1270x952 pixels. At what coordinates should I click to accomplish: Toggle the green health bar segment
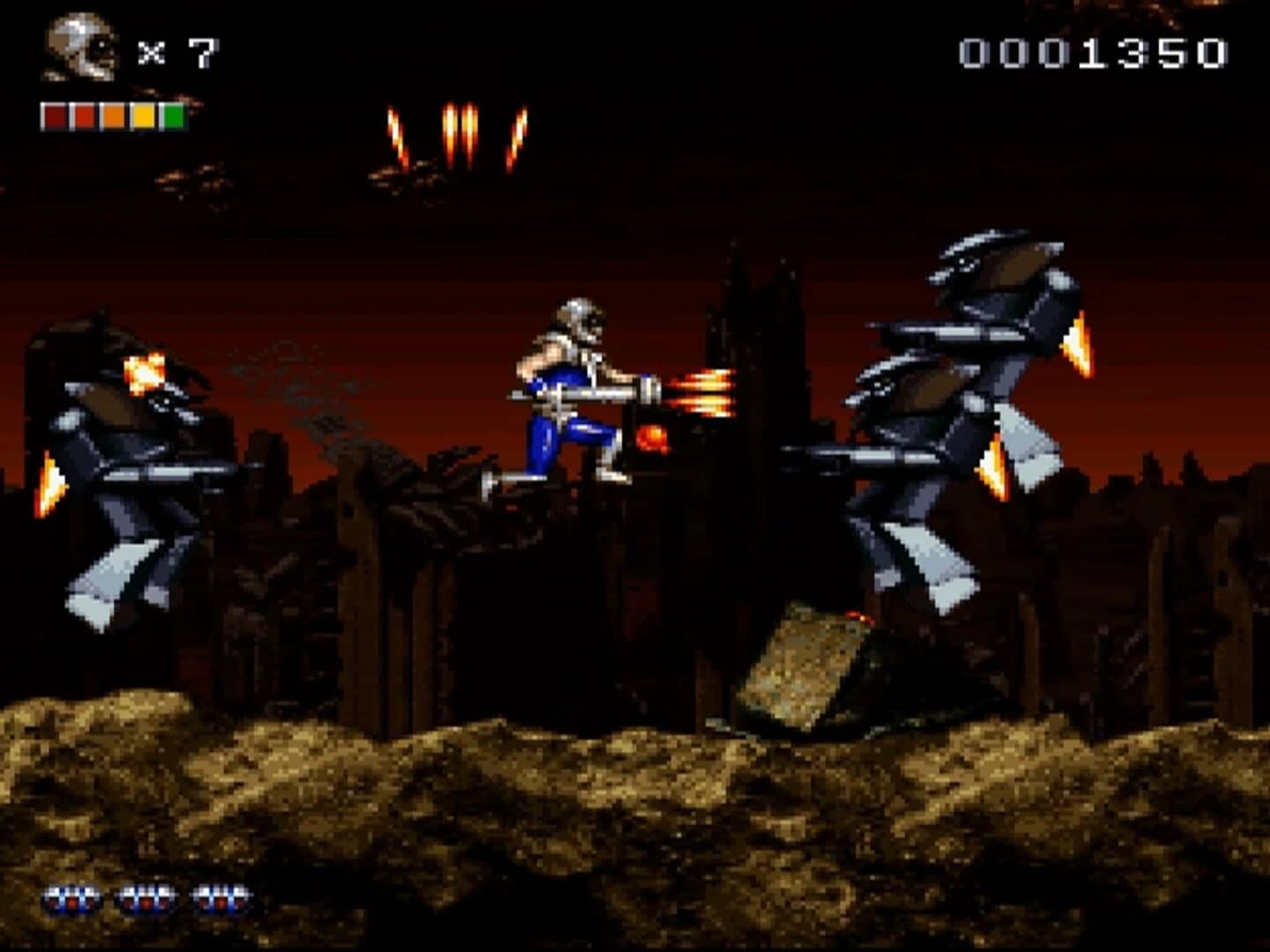(173, 115)
